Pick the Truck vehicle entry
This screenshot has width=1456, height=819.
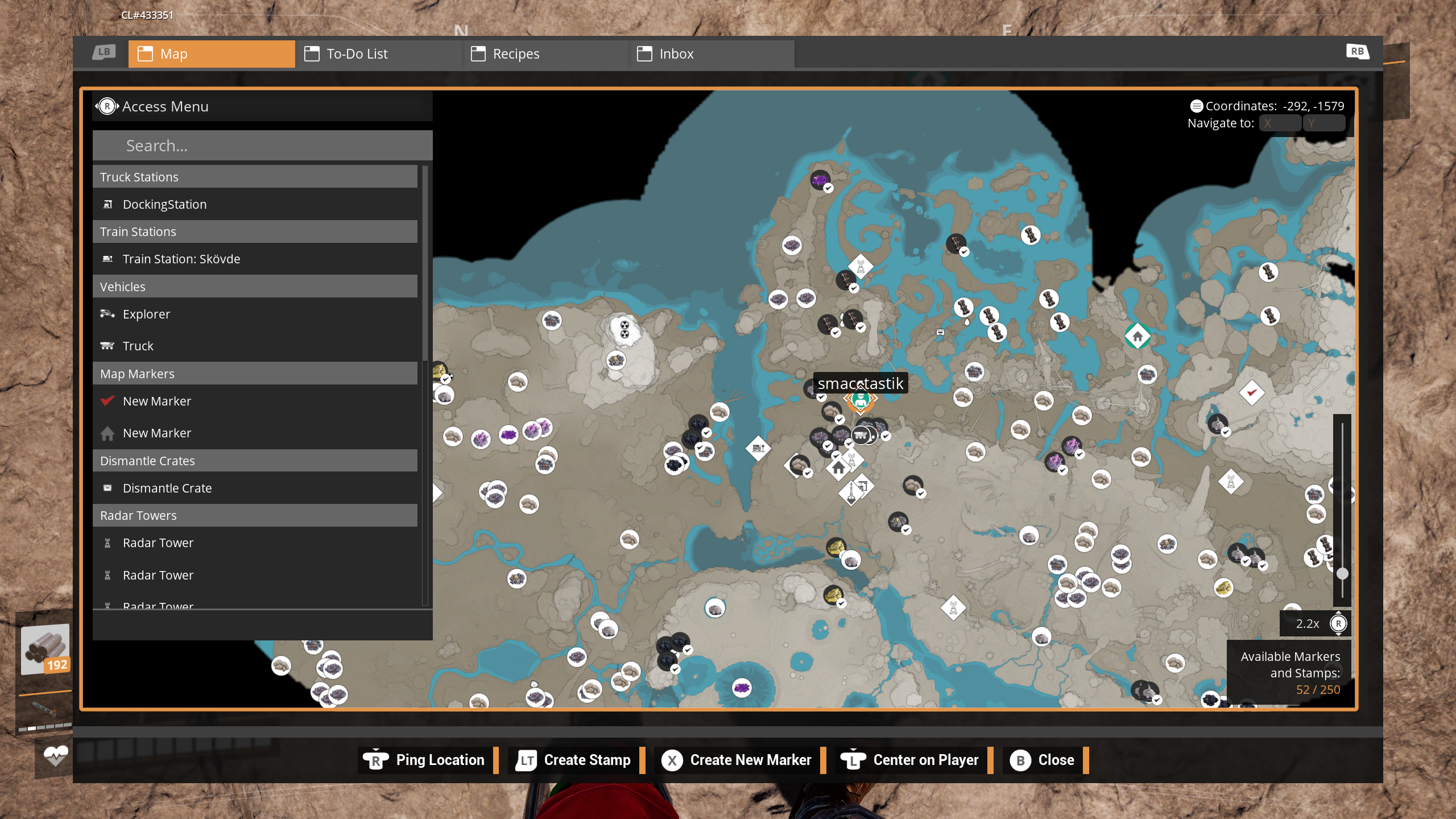pos(138,346)
